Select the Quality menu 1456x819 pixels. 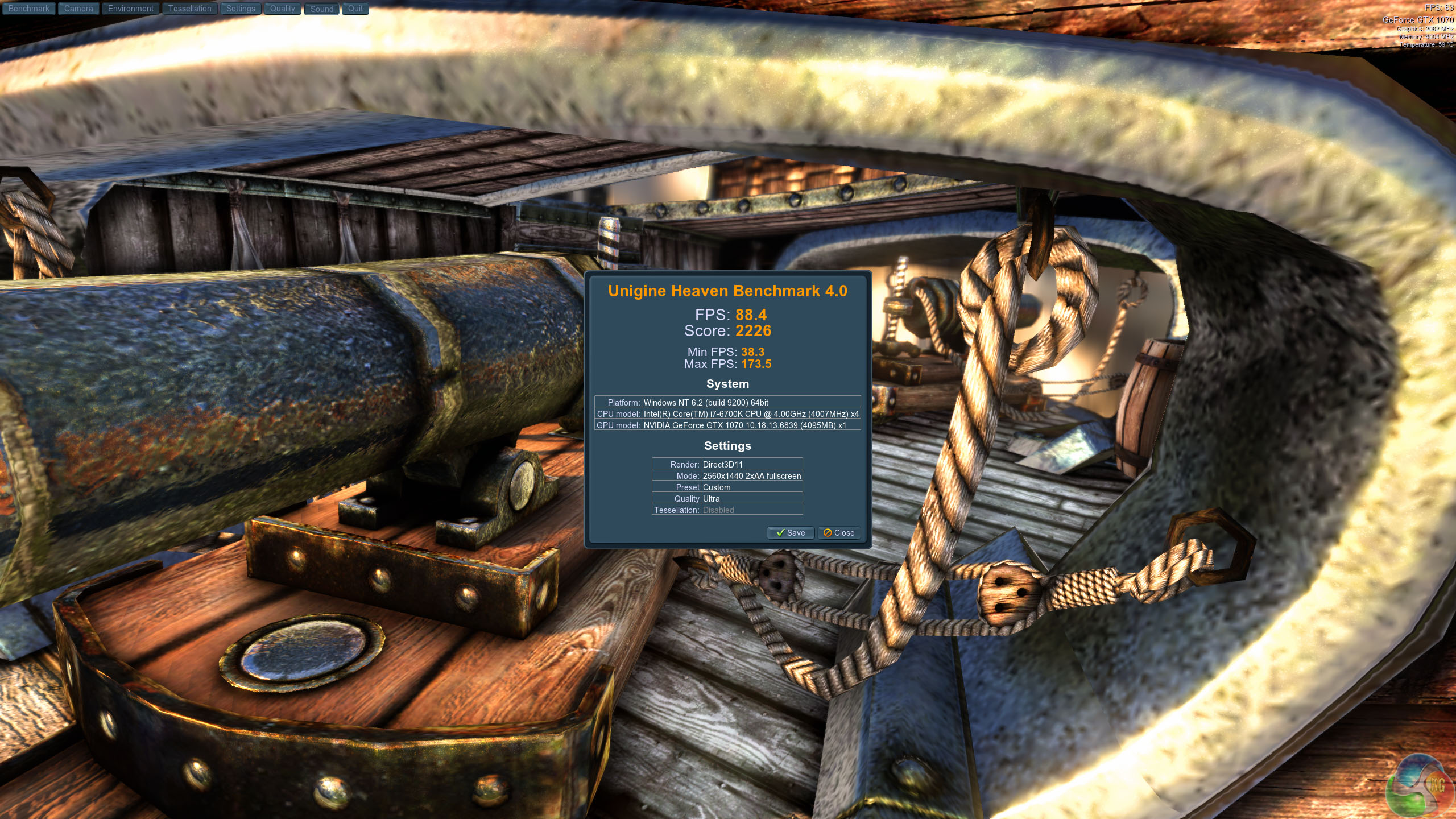282,9
